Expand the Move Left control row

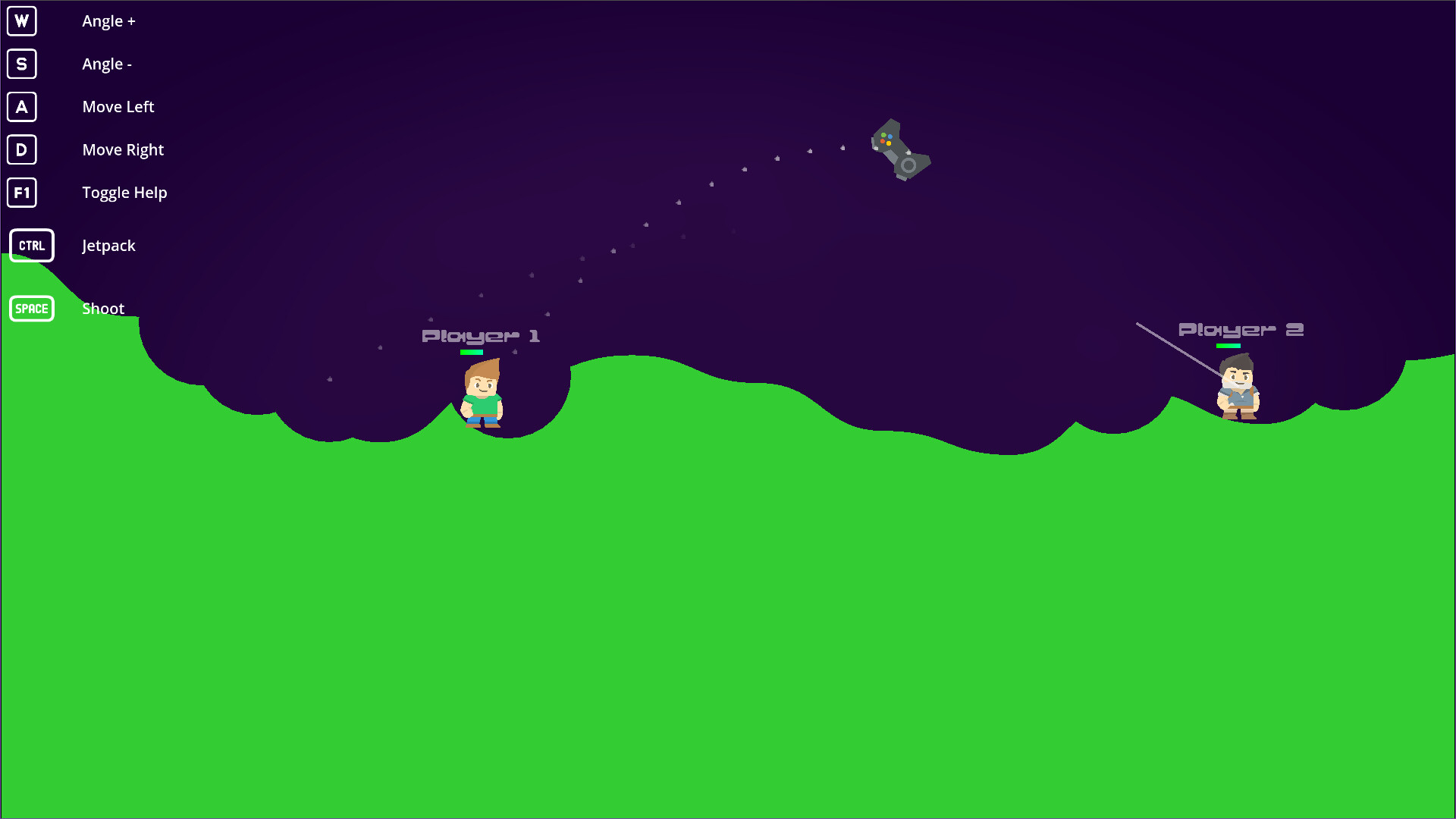[x=118, y=107]
